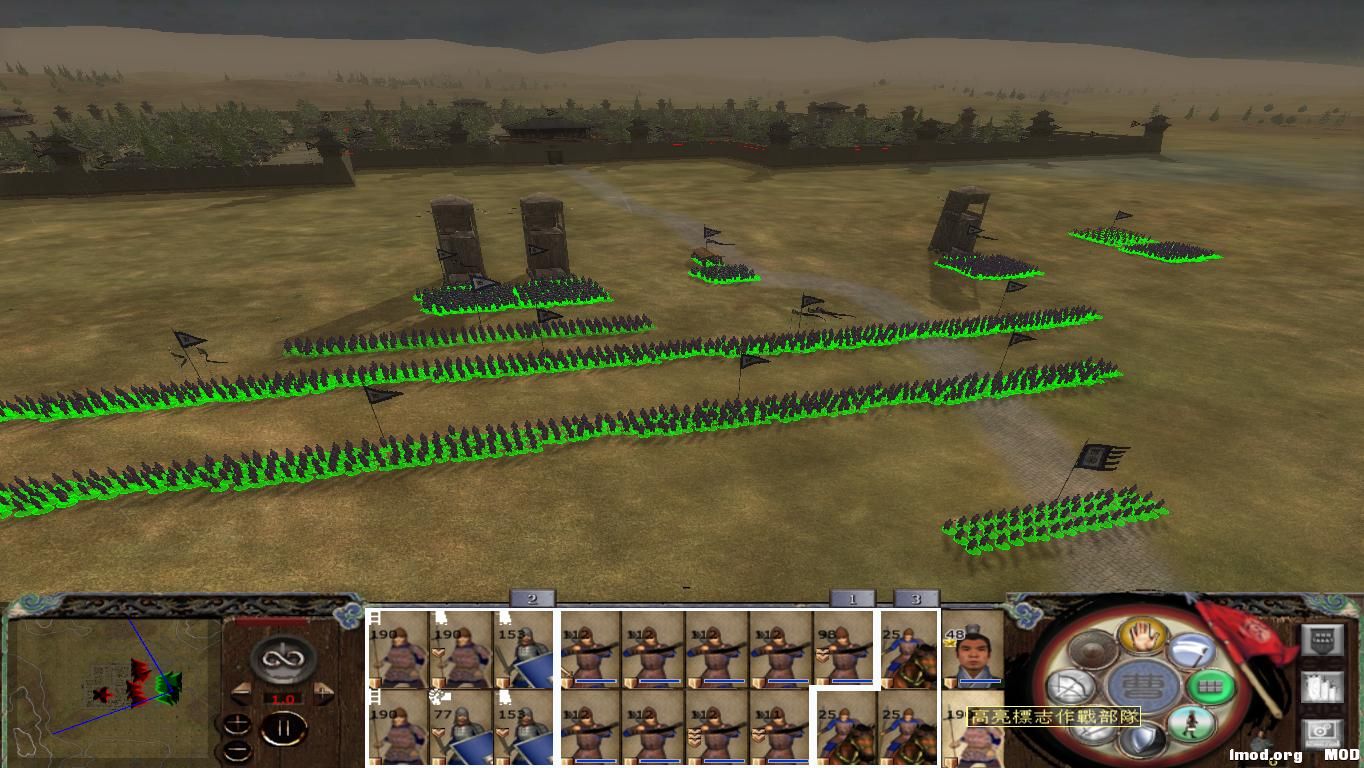Toggle running mode via the soldier icon
Screen dimensions: 1364x768
pyautogui.click(x=1193, y=722)
